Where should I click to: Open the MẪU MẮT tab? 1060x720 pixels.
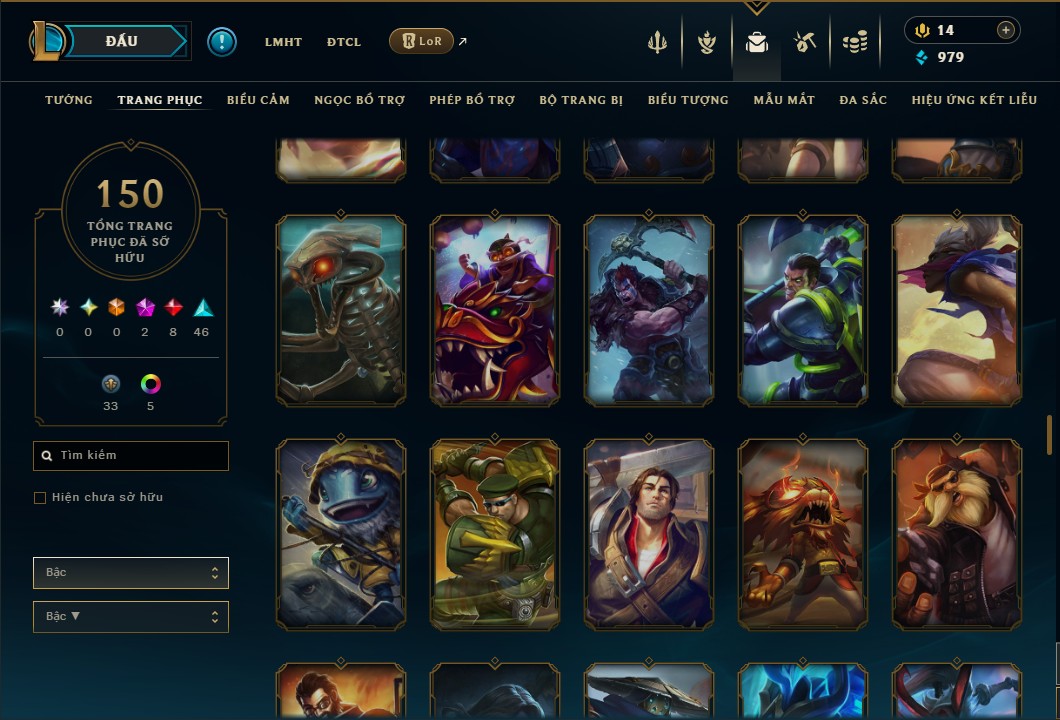point(784,100)
